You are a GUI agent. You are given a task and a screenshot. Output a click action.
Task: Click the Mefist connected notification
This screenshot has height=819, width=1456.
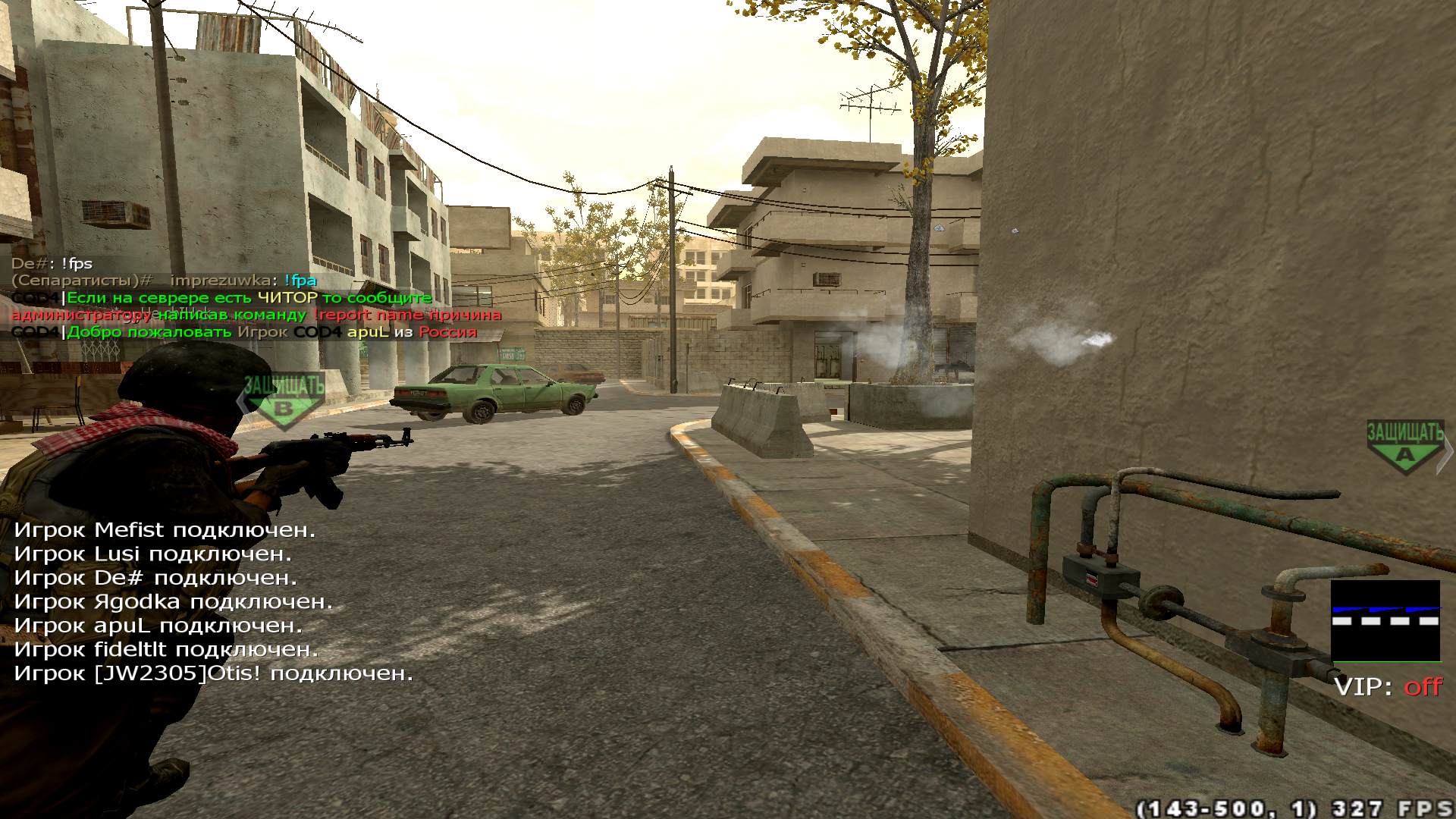(x=165, y=530)
